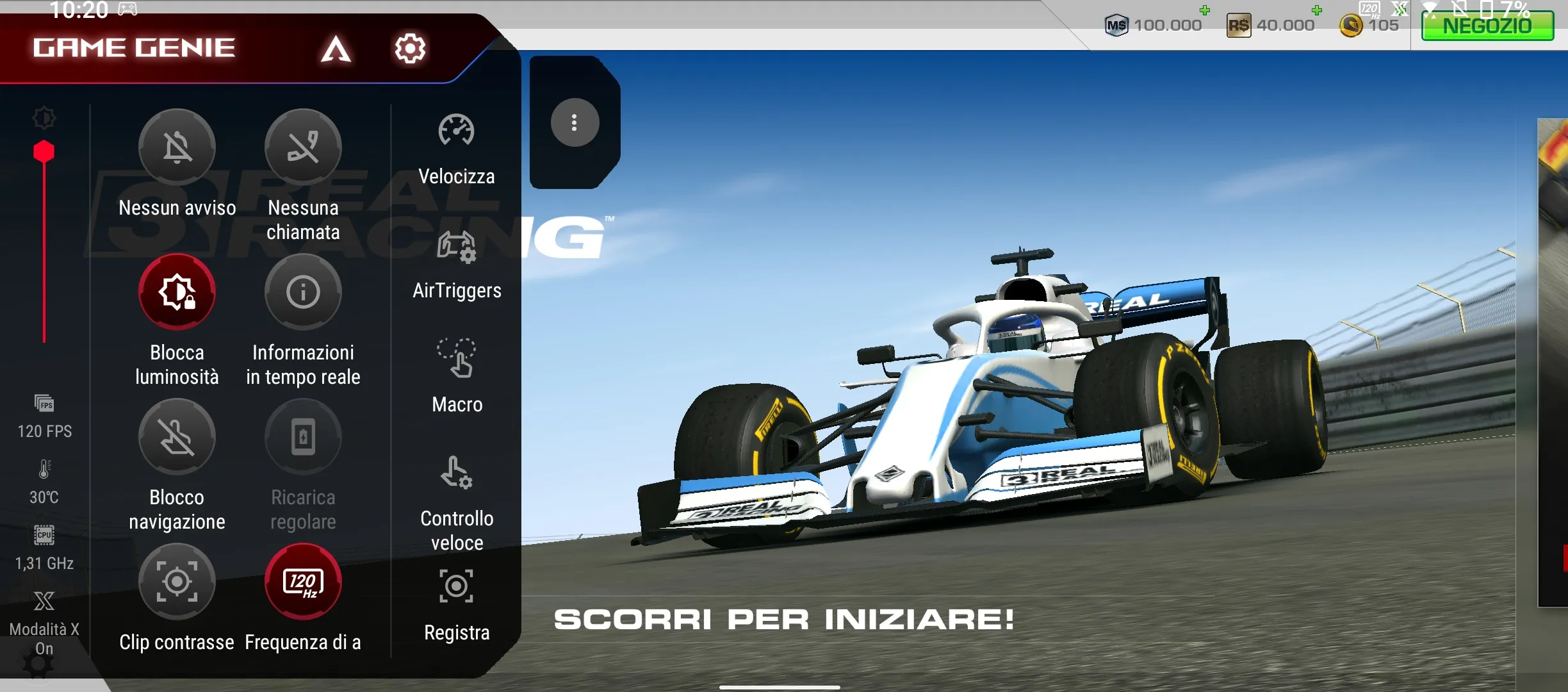Open the floating three-dot overlay menu

pyautogui.click(x=573, y=122)
